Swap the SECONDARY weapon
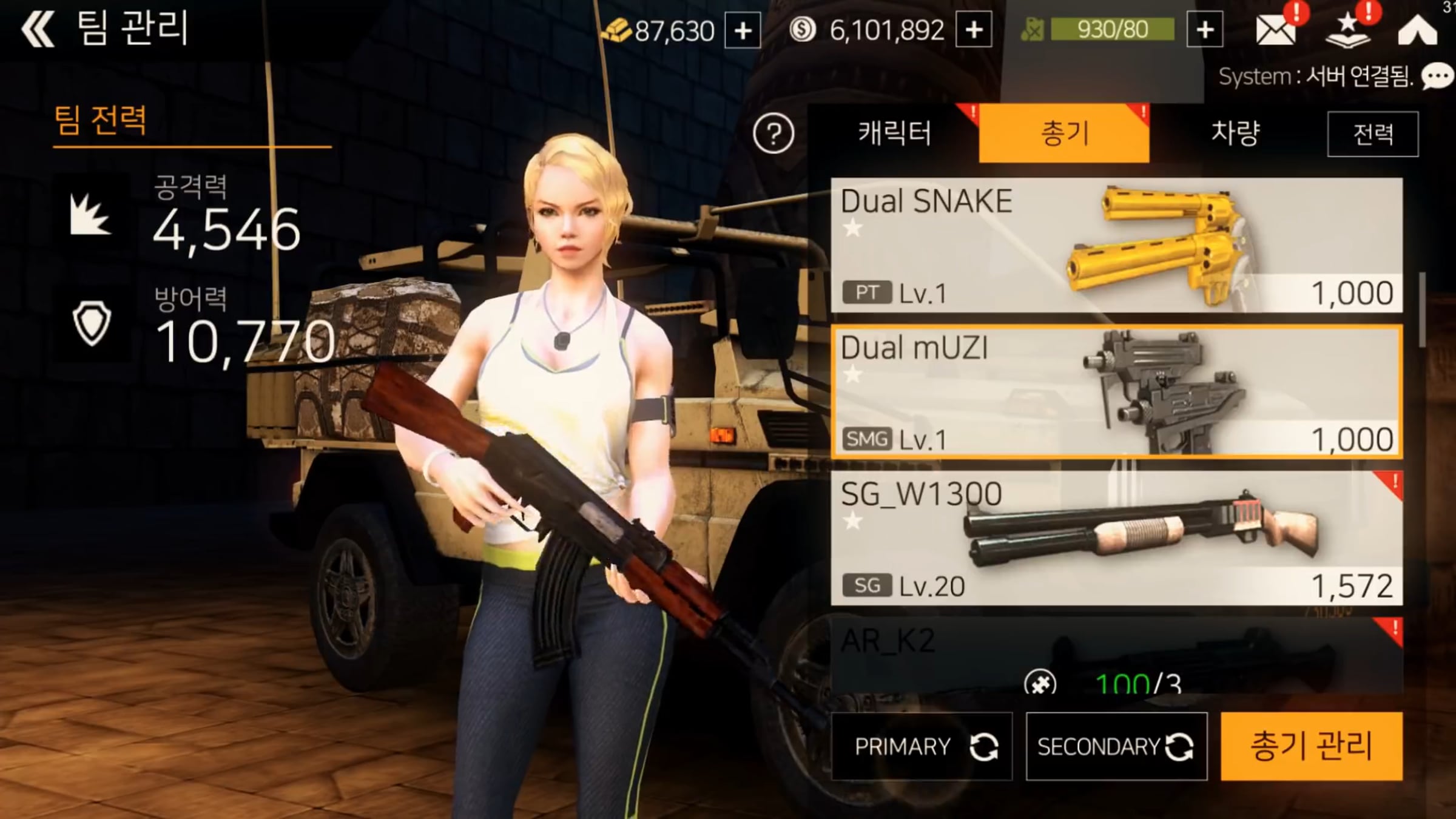This screenshot has height=819, width=1456. point(1116,746)
